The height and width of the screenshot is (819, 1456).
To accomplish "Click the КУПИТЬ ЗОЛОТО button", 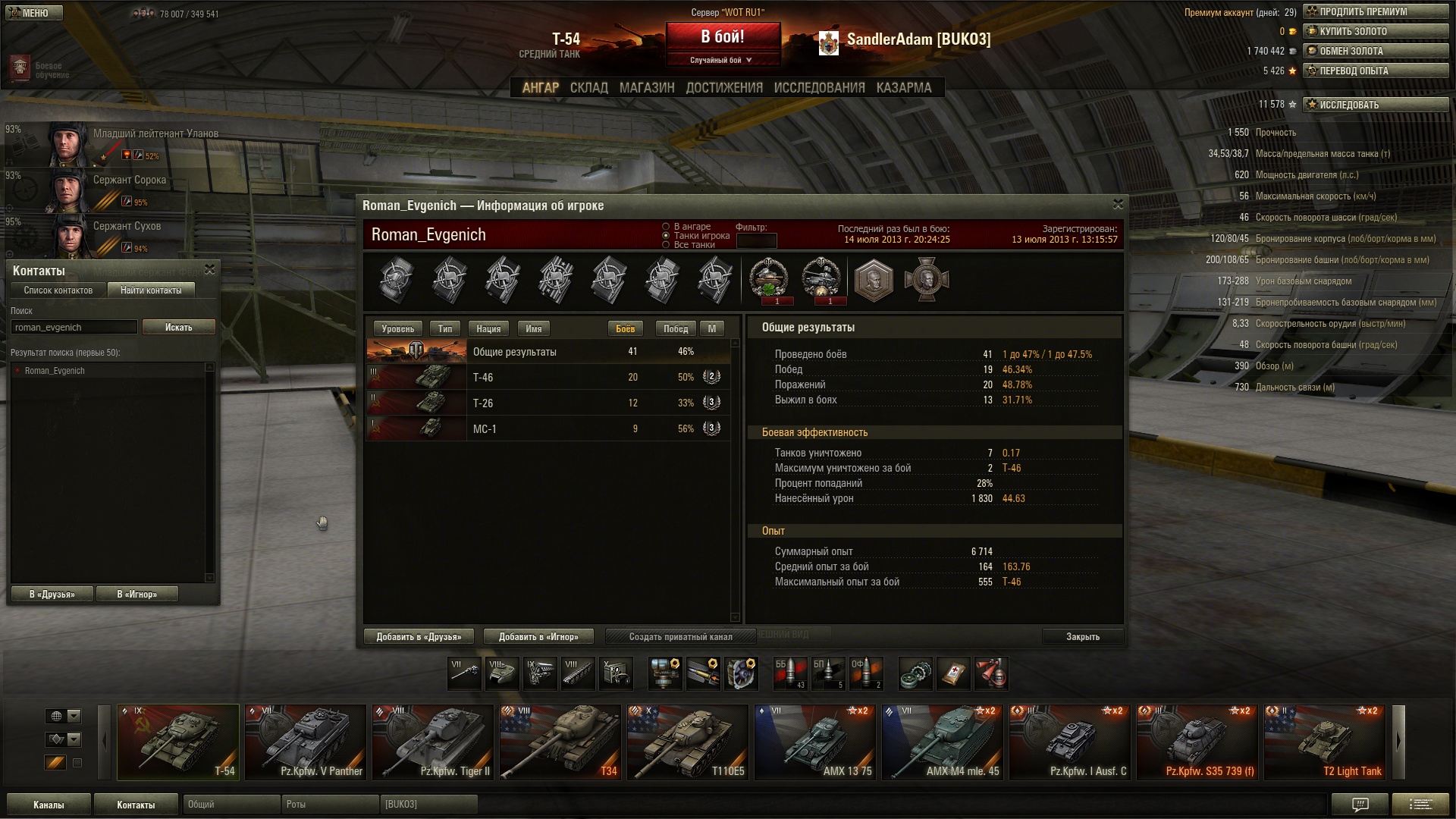I will click(1375, 31).
